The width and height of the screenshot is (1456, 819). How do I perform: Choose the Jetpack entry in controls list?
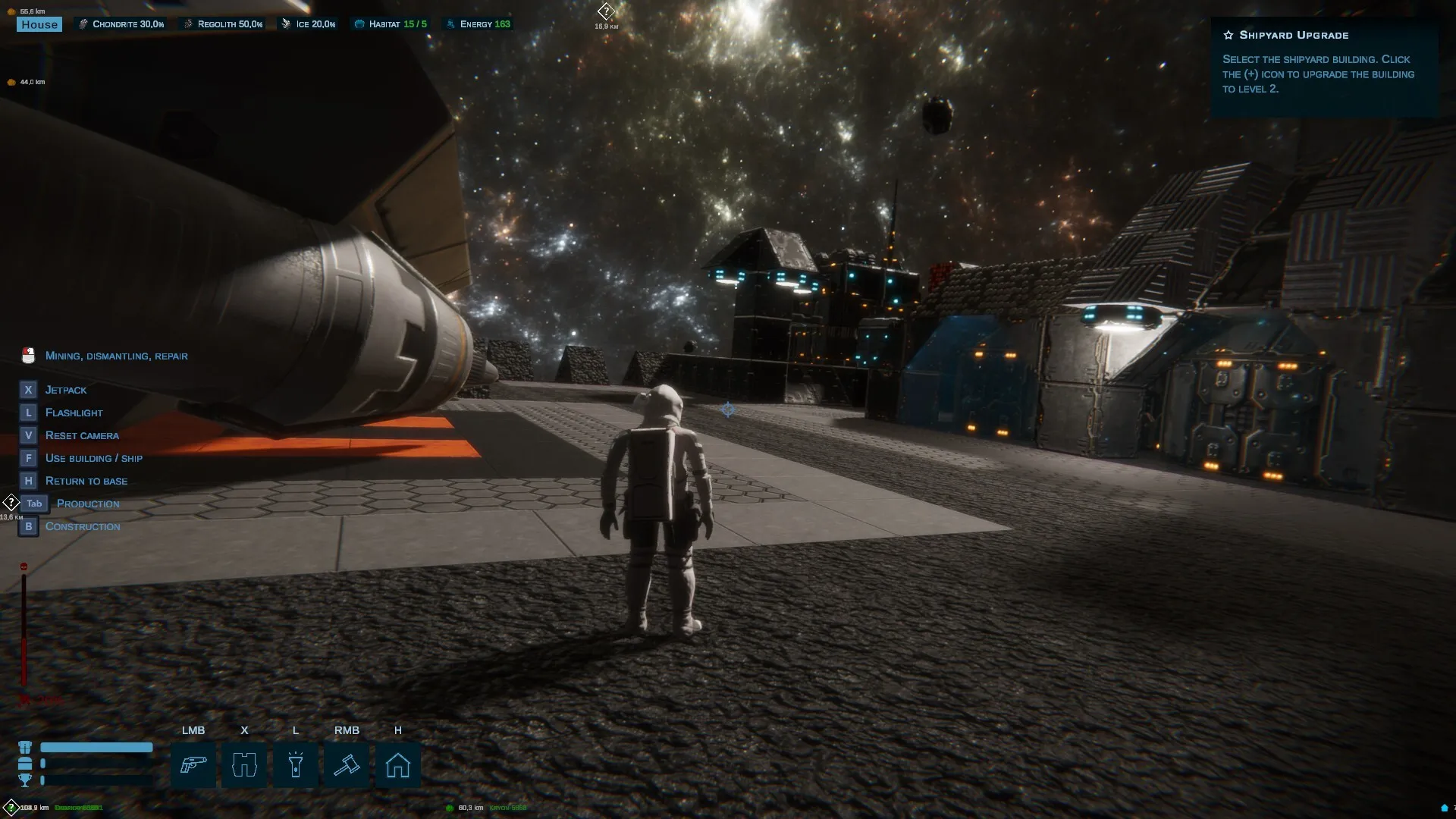pyautogui.click(x=65, y=390)
